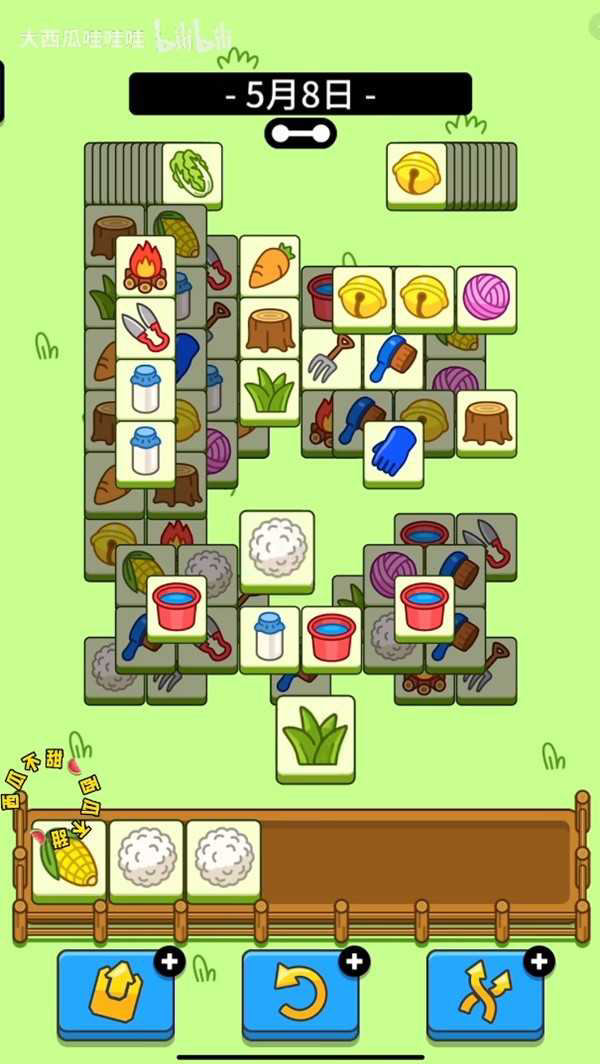Pick the uncovered garden rake tile
Viewport: 600px width, 1064px height.
[331, 359]
